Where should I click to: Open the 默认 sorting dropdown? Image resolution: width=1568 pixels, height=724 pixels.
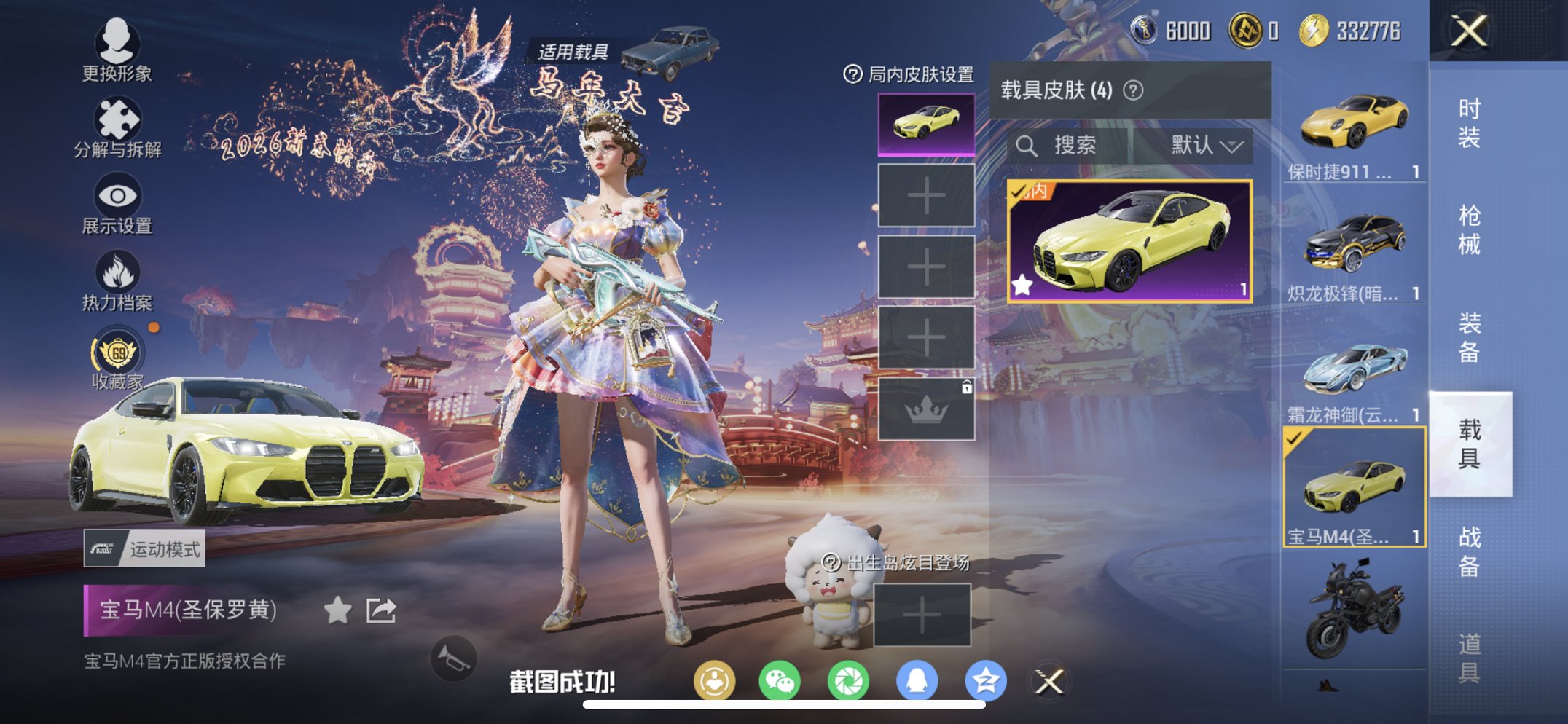point(1206,145)
